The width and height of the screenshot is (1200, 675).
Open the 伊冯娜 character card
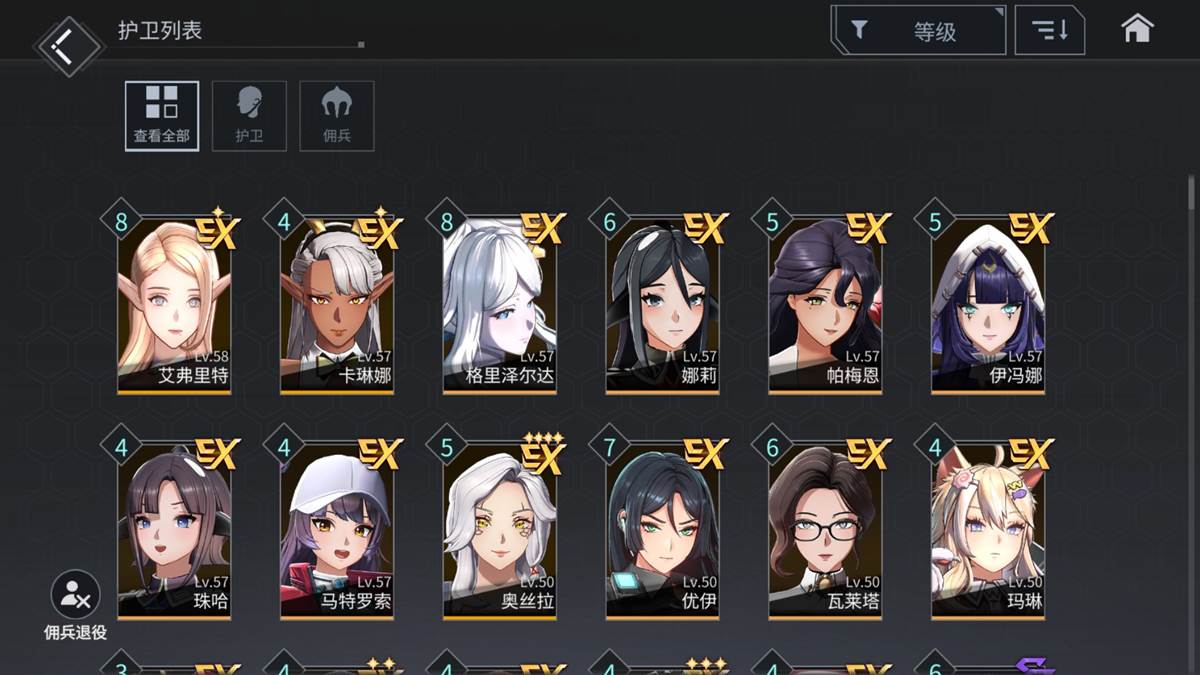(988, 303)
